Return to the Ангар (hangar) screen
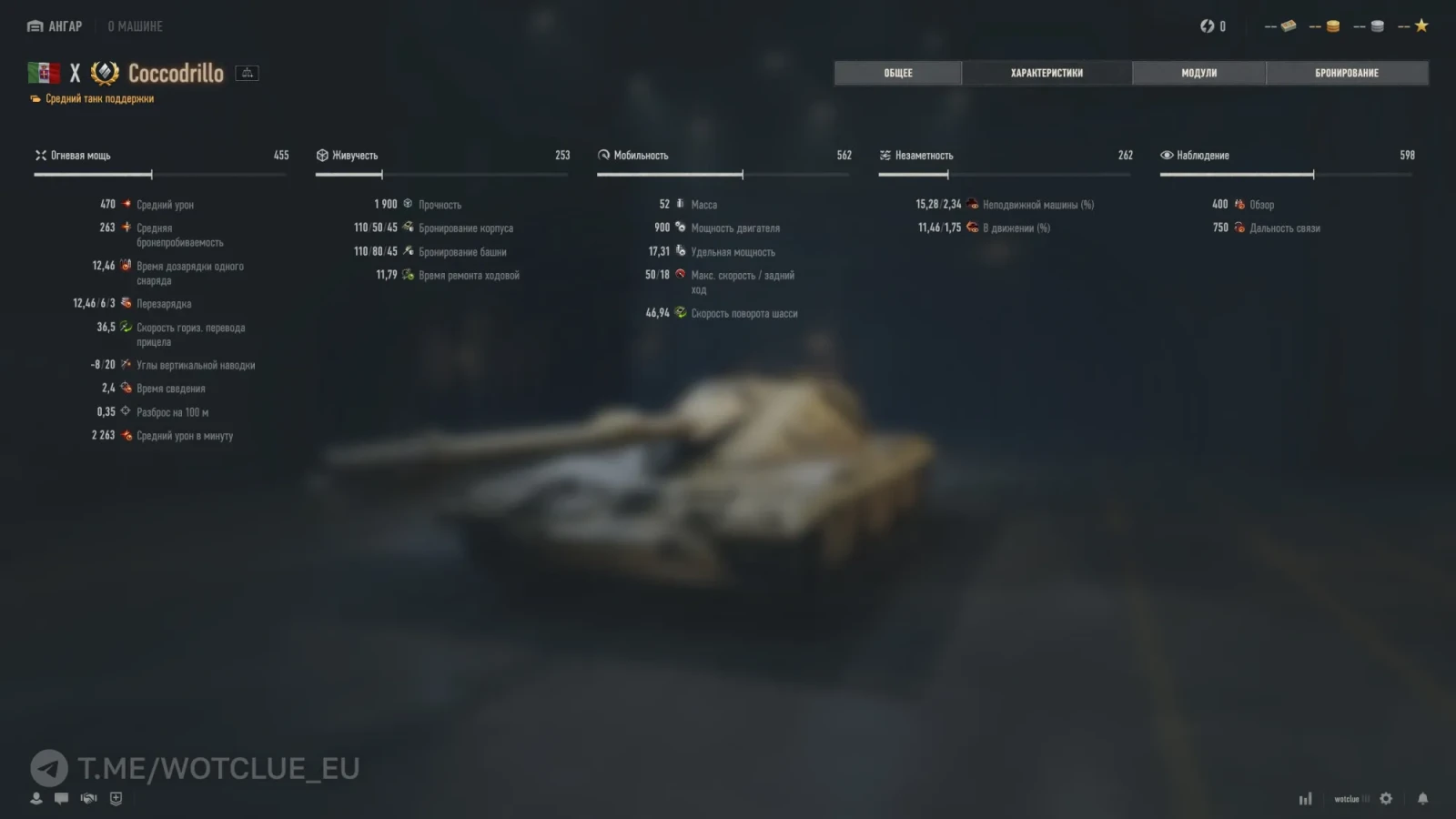This screenshot has height=819, width=1456. click(x=55, y=26)
